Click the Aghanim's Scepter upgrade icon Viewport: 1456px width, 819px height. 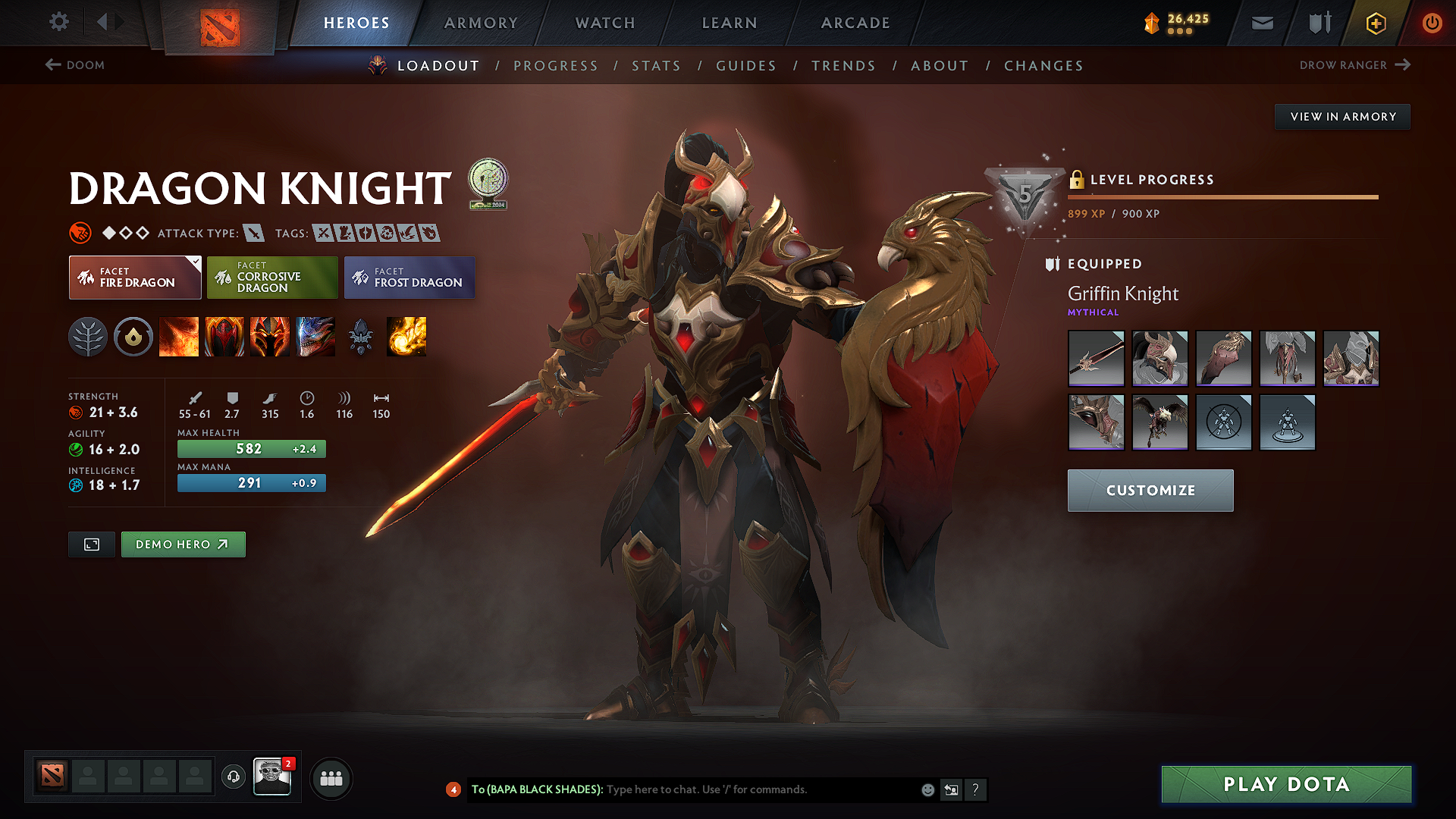click(362, 337)
